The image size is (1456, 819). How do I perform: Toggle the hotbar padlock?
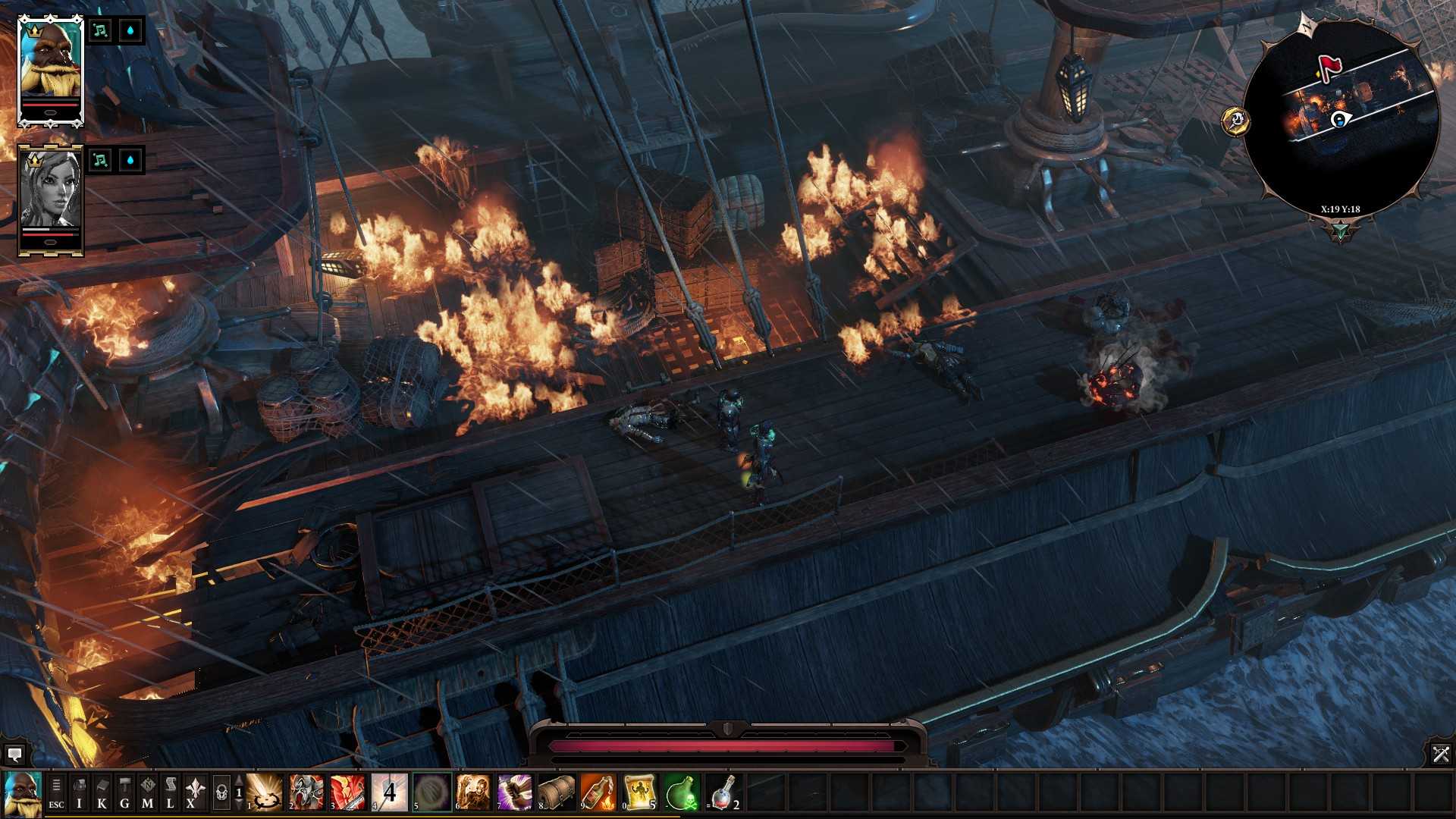point(221,793)
